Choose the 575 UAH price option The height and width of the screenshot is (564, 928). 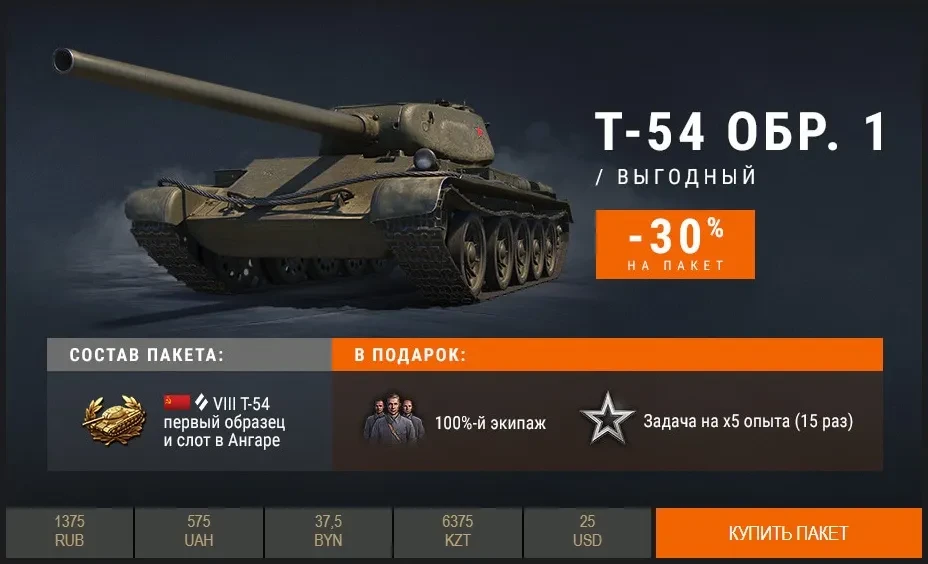pos(198,532)
